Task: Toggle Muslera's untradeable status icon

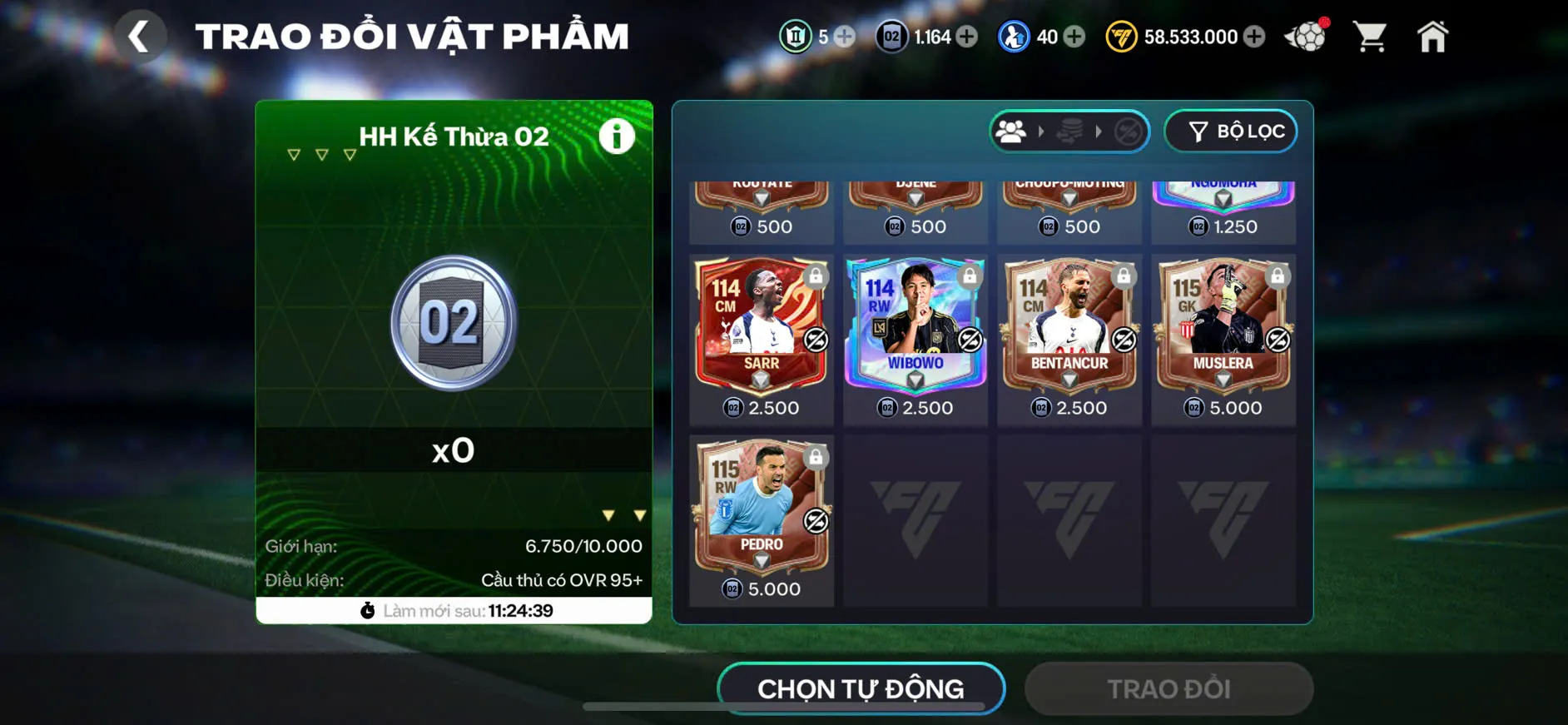Action: [x=1279, y=340]
